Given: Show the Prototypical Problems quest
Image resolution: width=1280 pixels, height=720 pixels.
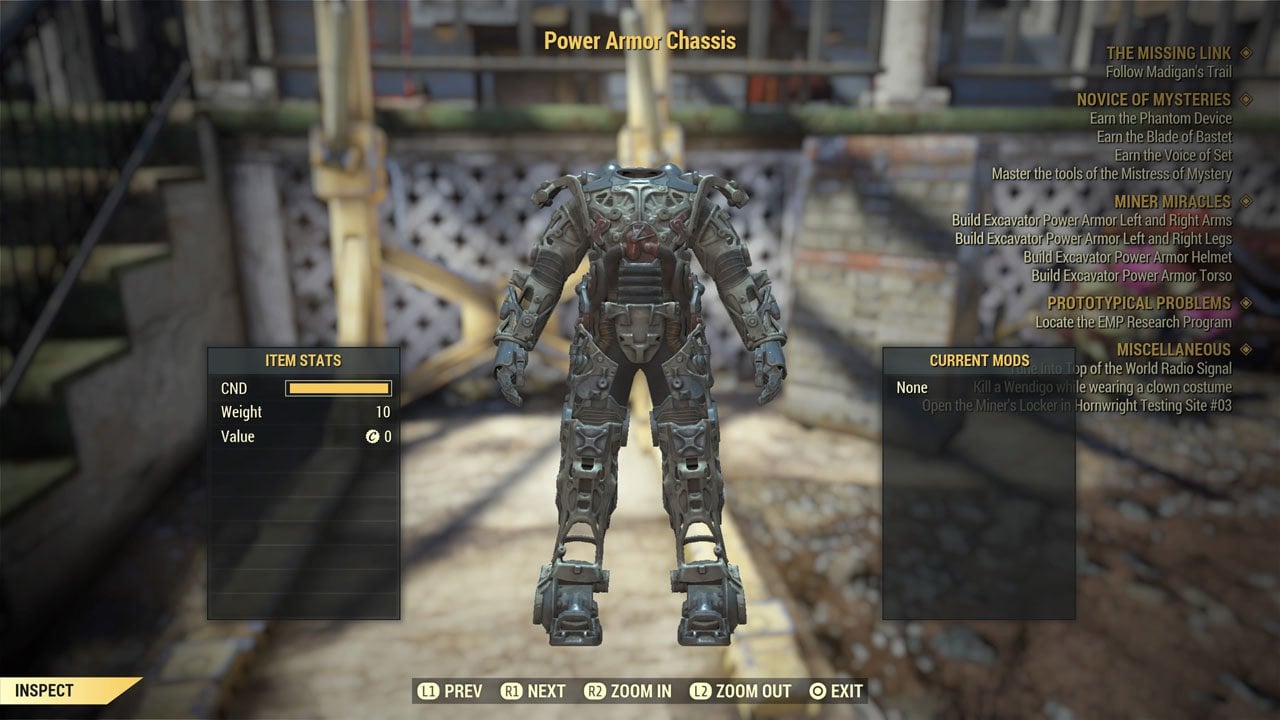Looking at the screenshot, I should [1138, 303].
